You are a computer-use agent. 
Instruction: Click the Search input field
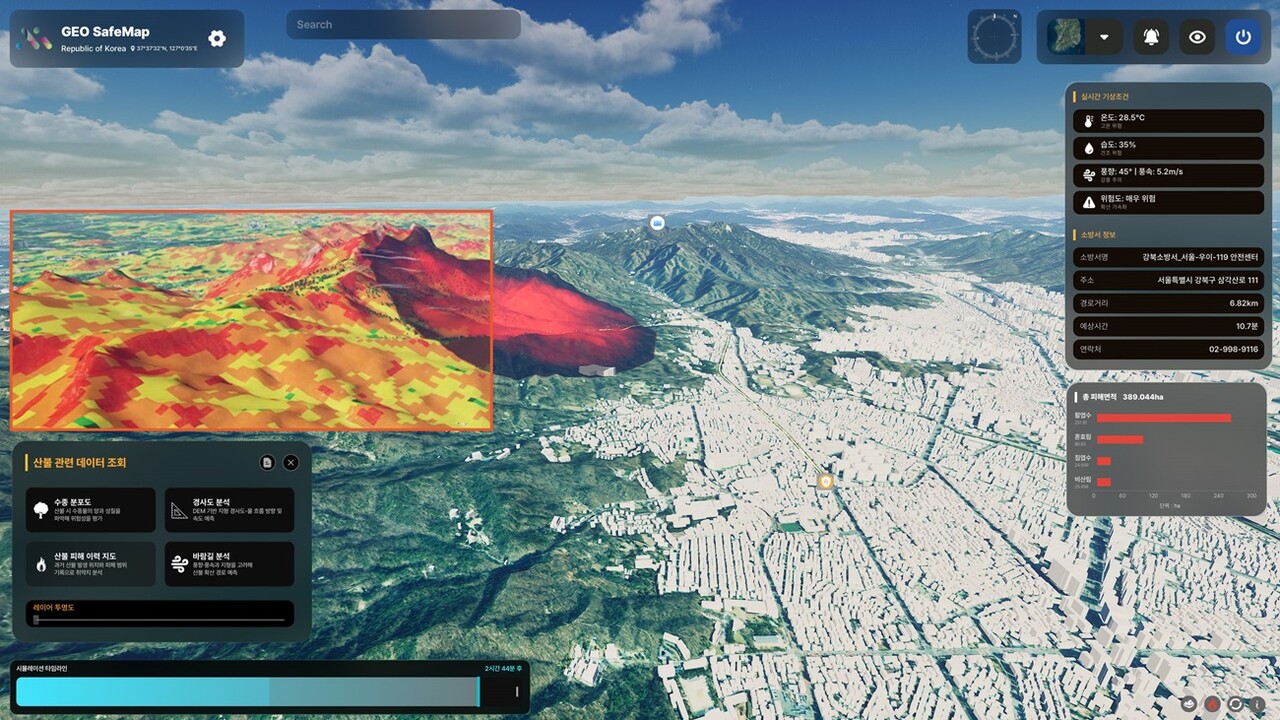pyautogui.click(x=403, y=25)
